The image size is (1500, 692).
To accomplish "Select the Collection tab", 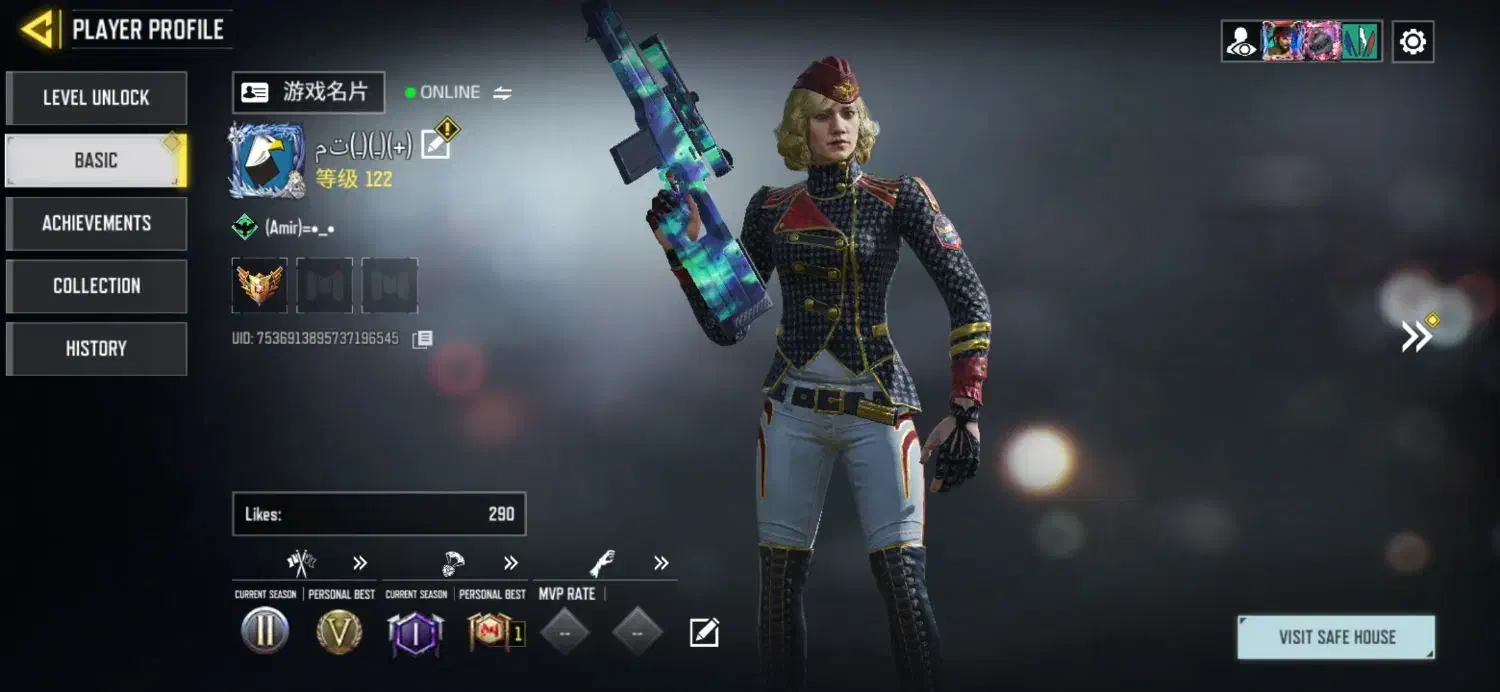I will tap(96, 286).
